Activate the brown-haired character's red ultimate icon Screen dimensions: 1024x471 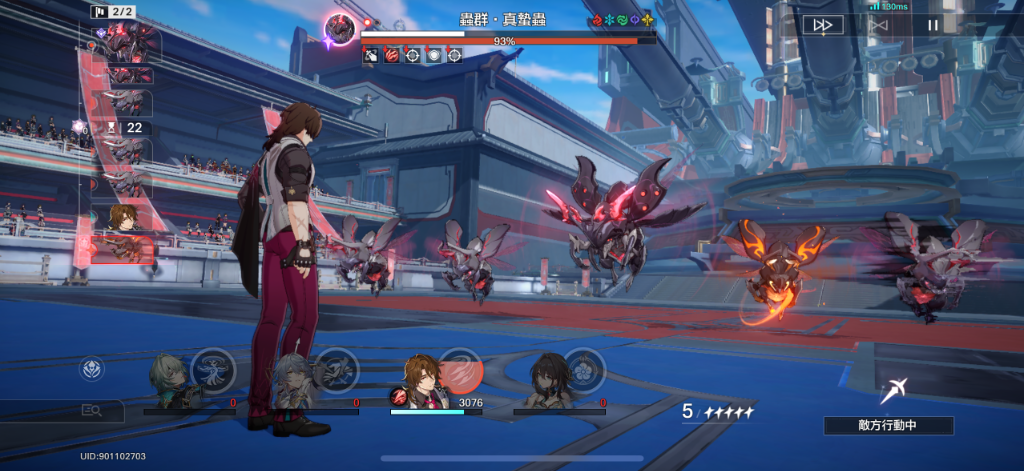462,370
